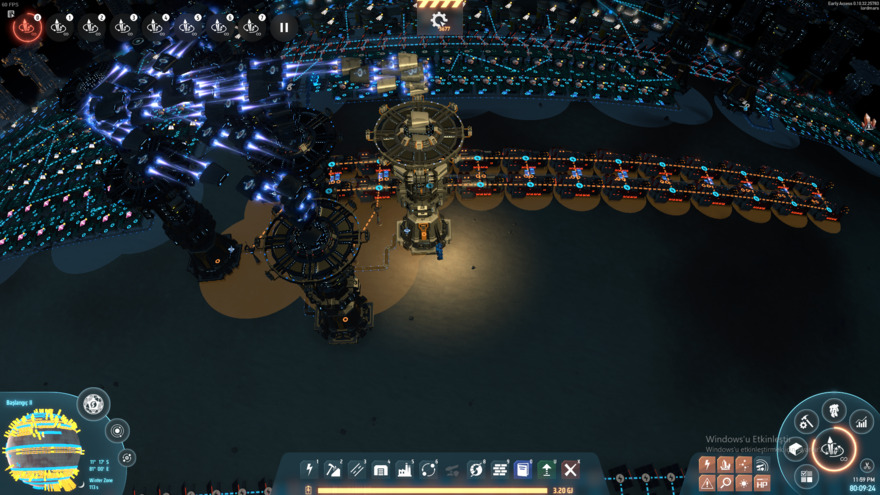880x495 pixels.
Task: Open the replicator hammer and gear panel
Action: pos(806,423)
